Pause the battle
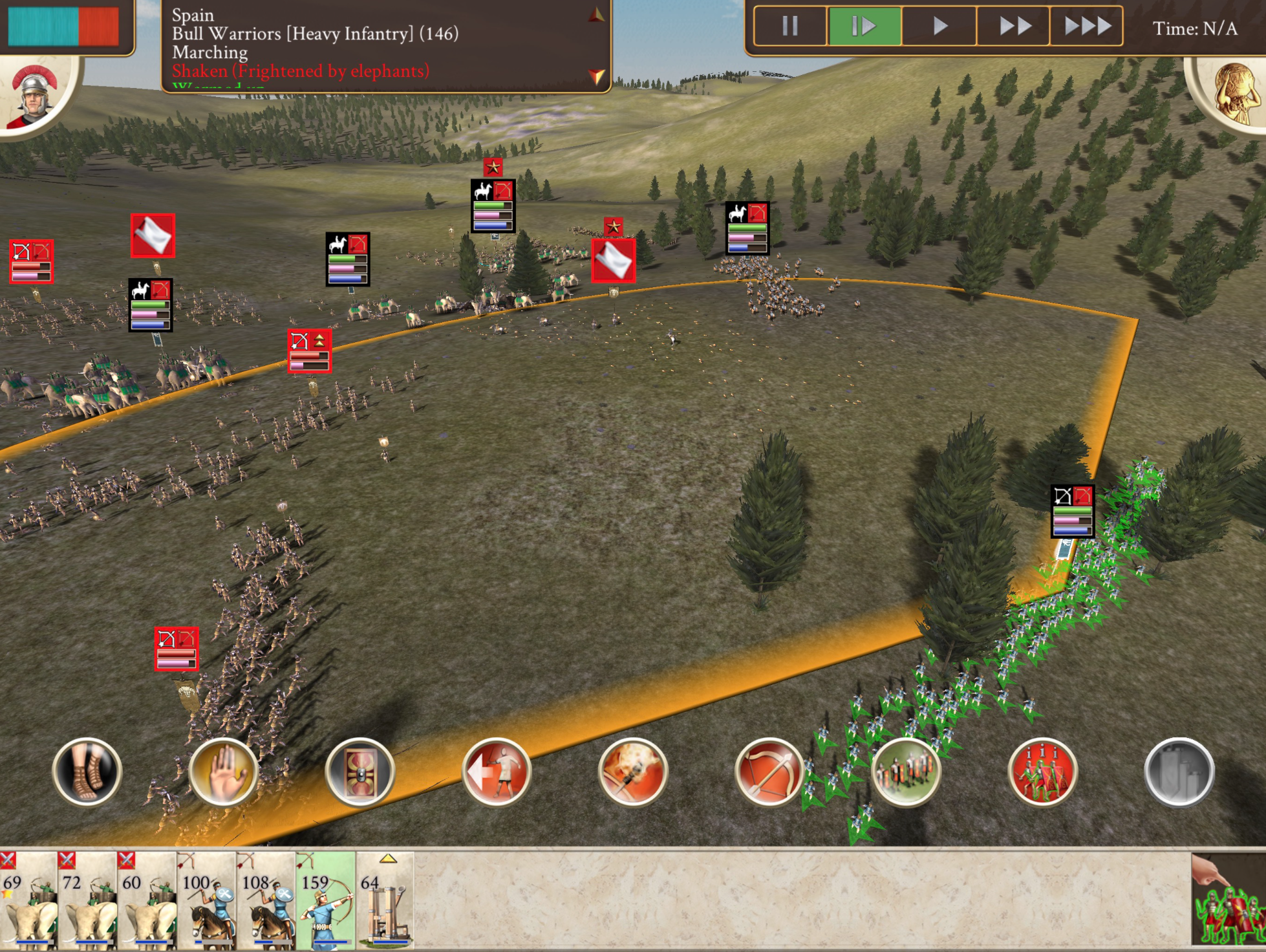The height and width of the screenshot is (952, 1266). tap(790, 27)
